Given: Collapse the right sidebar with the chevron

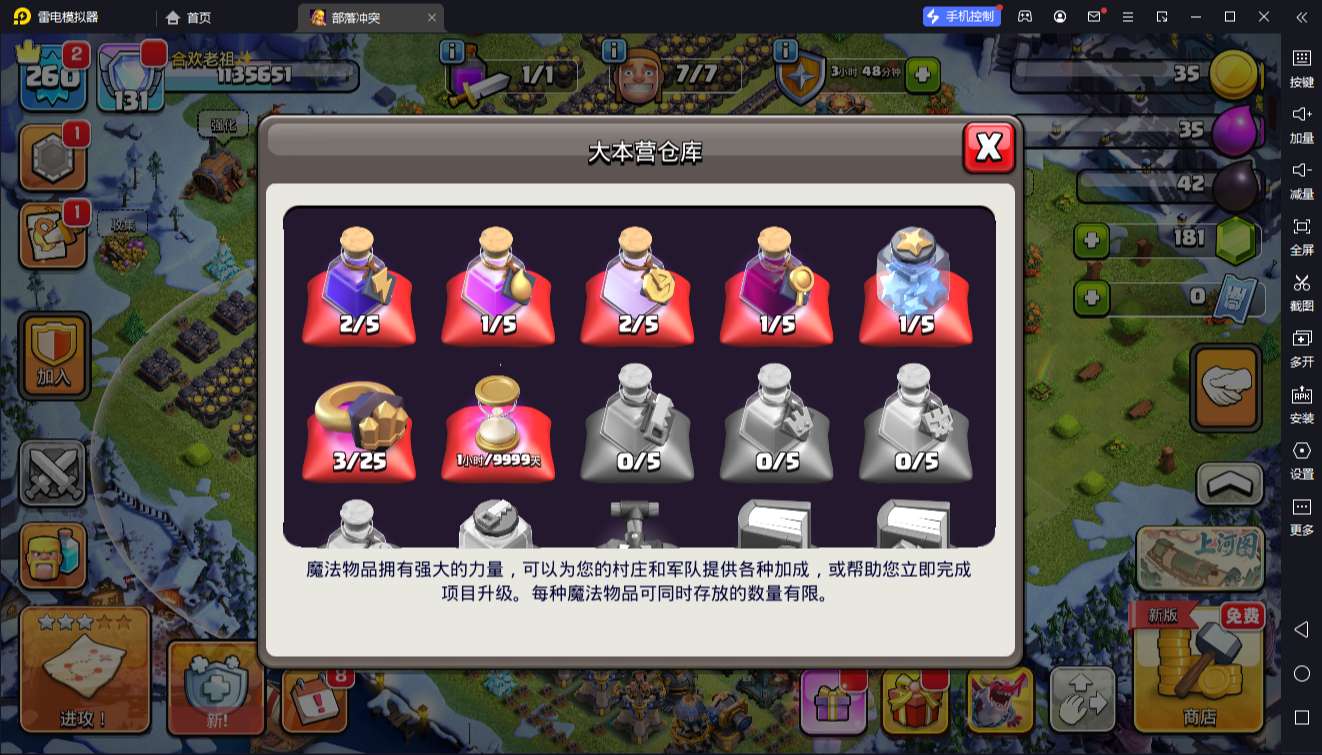Looking at the screenshot, I should pos(1301,17).
